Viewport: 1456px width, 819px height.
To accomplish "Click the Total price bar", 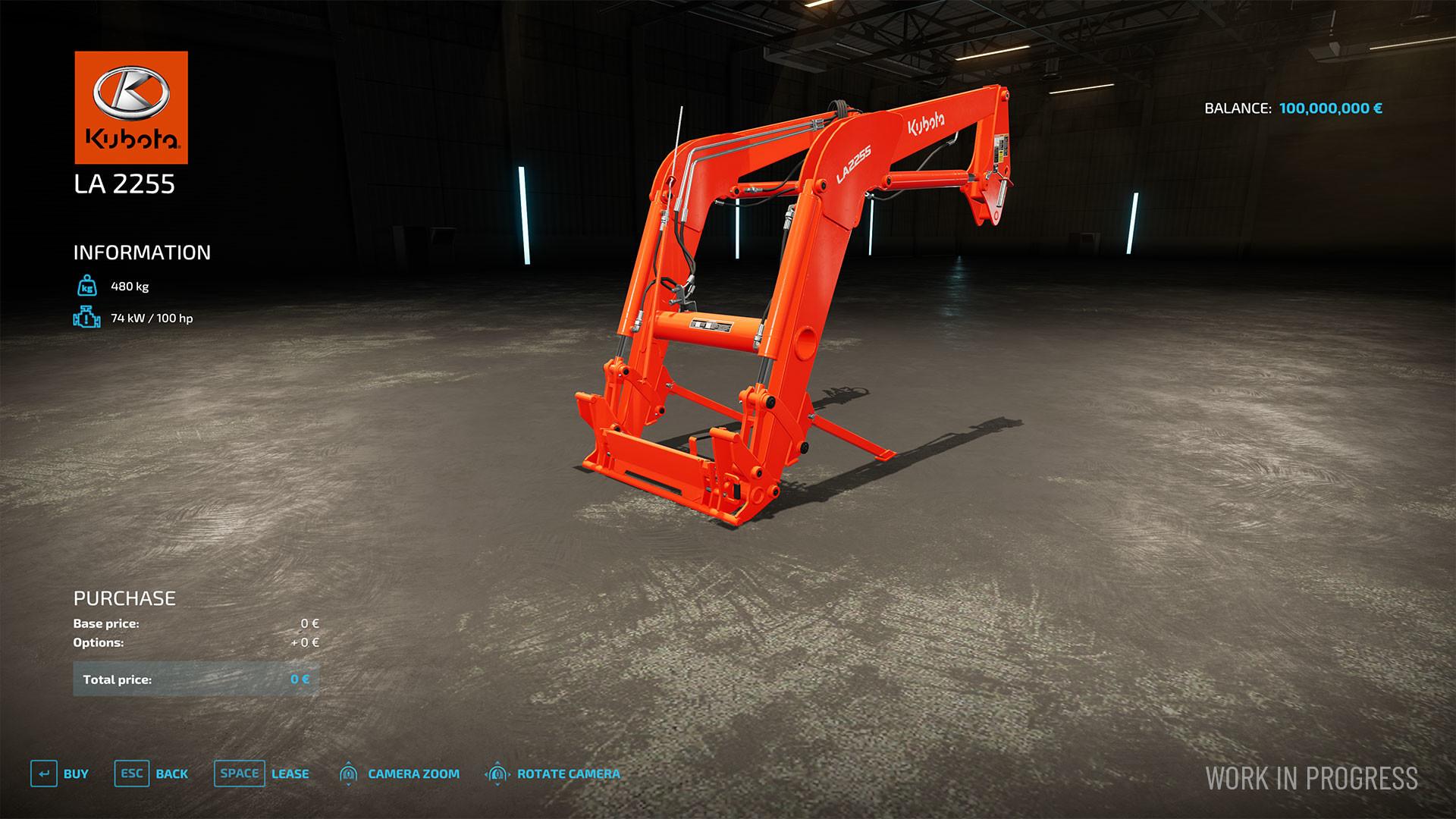I will tap(194, 679).
